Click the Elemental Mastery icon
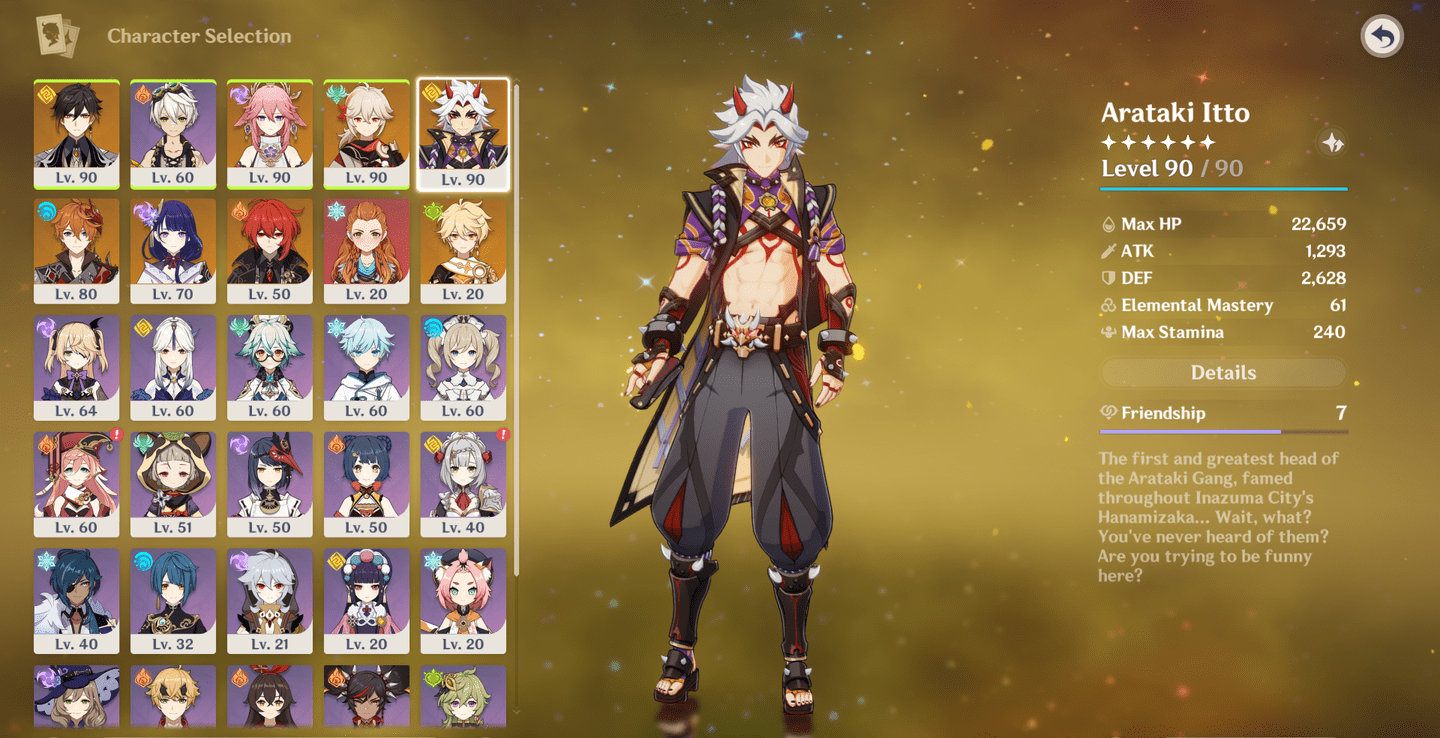This screenshot has width=1440, height=738. (x=1108, y=305)
